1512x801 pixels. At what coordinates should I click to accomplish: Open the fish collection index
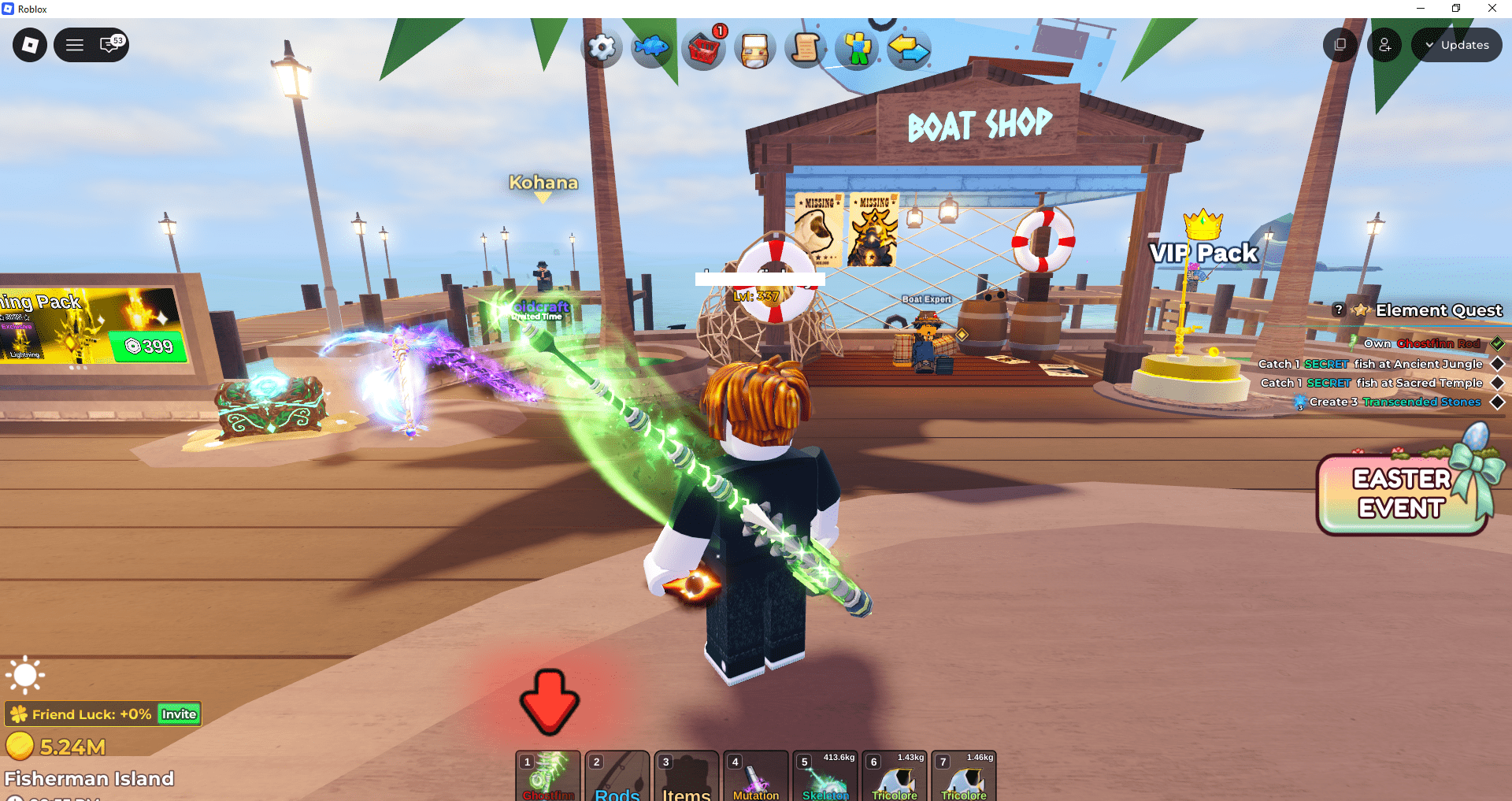pyautogui.click(x=652, y=48)
